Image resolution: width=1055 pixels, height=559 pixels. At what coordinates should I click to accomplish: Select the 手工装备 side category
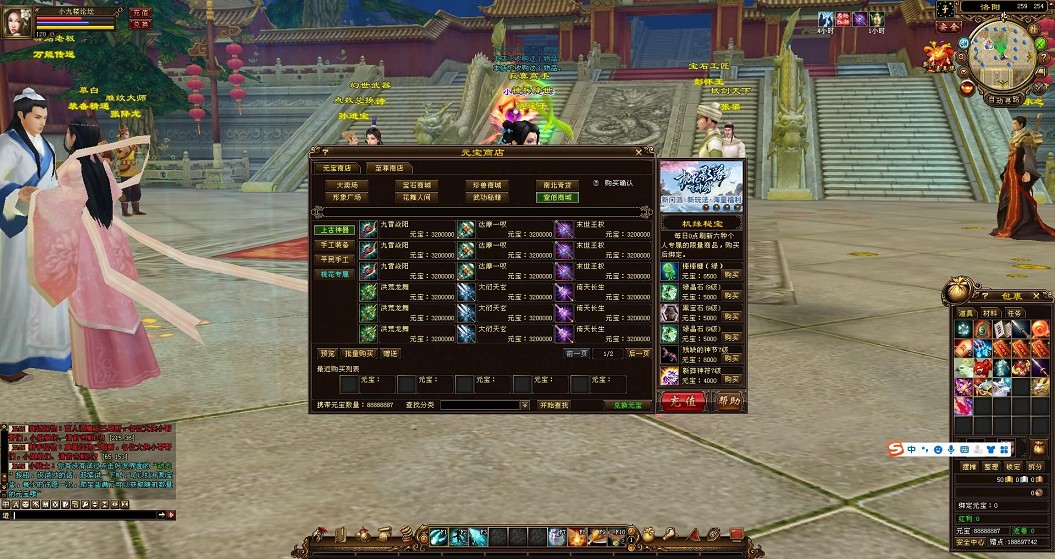(335, 244)
